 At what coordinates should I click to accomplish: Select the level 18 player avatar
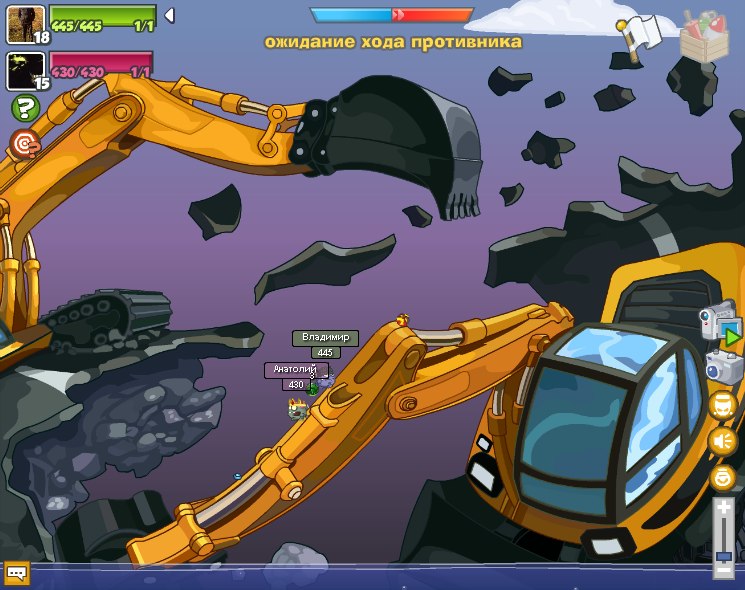tap(24, 23)
